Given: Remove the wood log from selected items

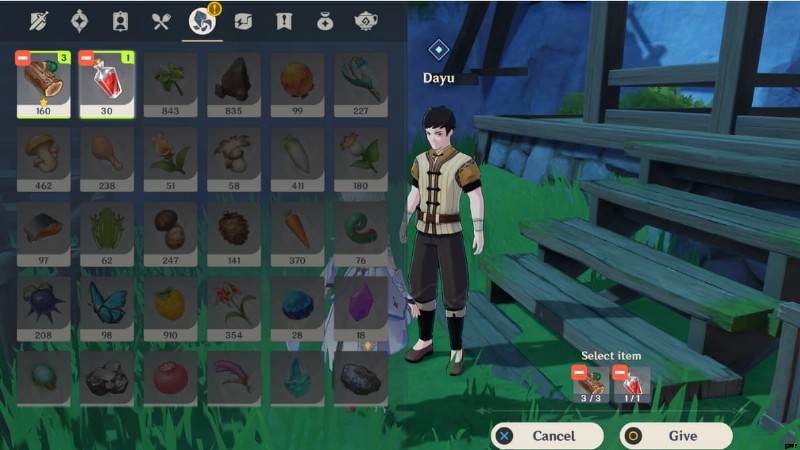Looking at the screenshot, I should click(579, 373).
